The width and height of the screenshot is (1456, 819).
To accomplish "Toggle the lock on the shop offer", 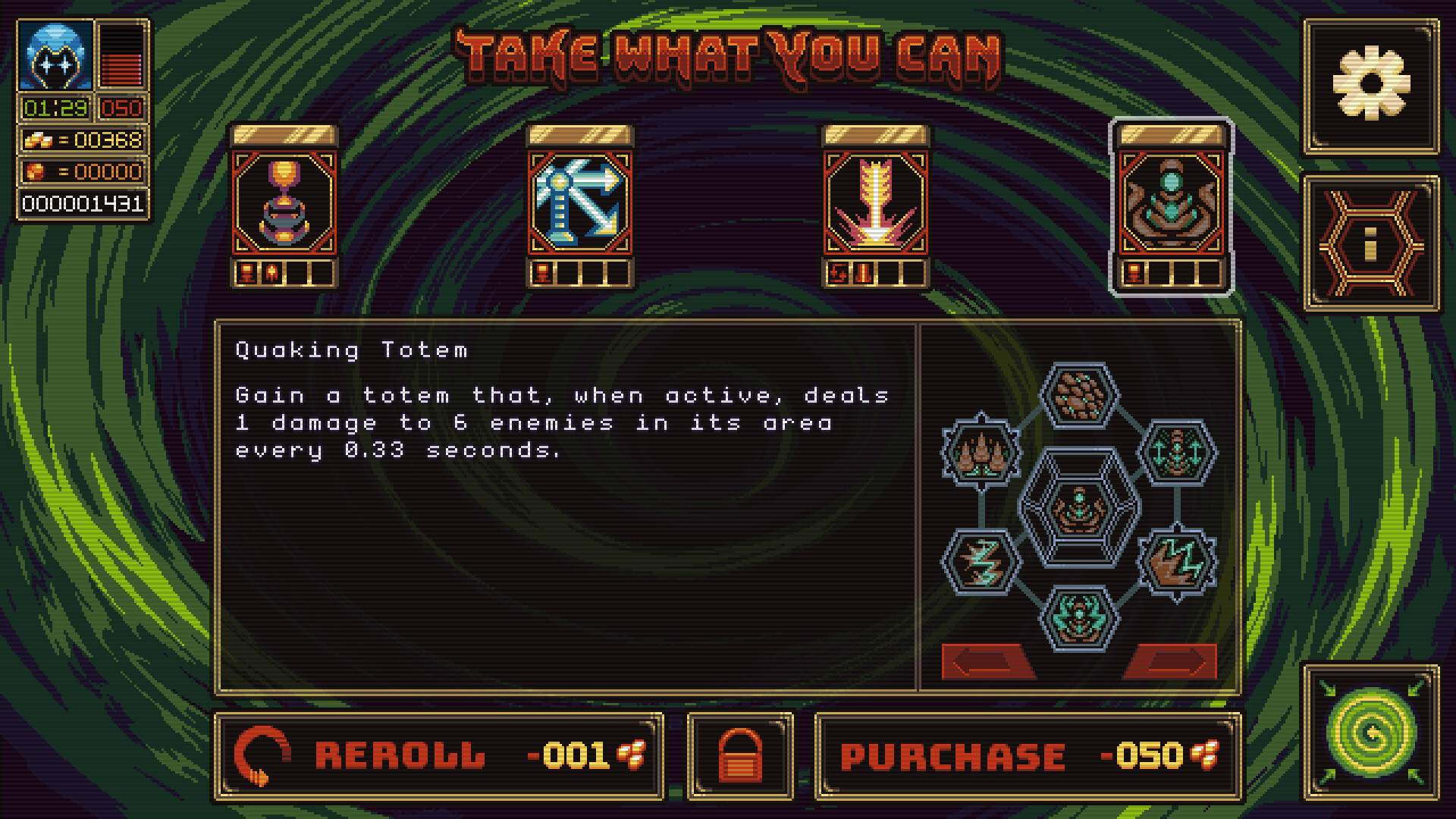I will coord(739,755).
